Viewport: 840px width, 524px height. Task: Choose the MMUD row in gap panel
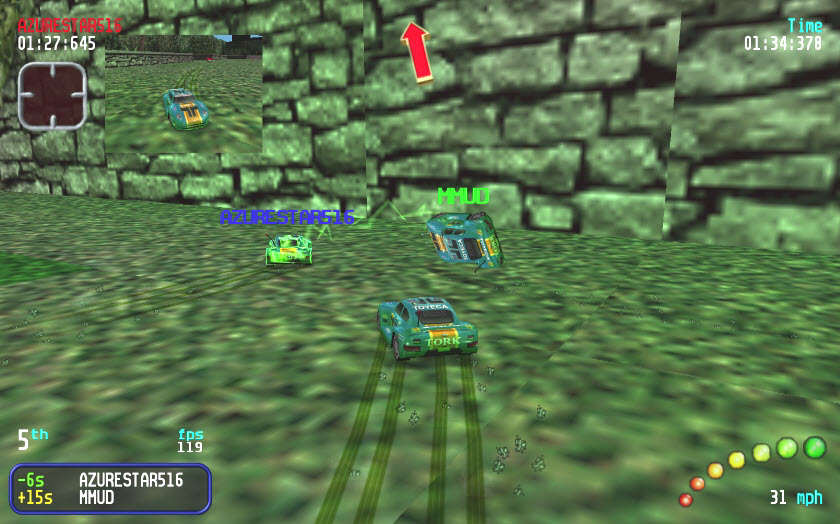pyautogui.click(x=110, y=497)
